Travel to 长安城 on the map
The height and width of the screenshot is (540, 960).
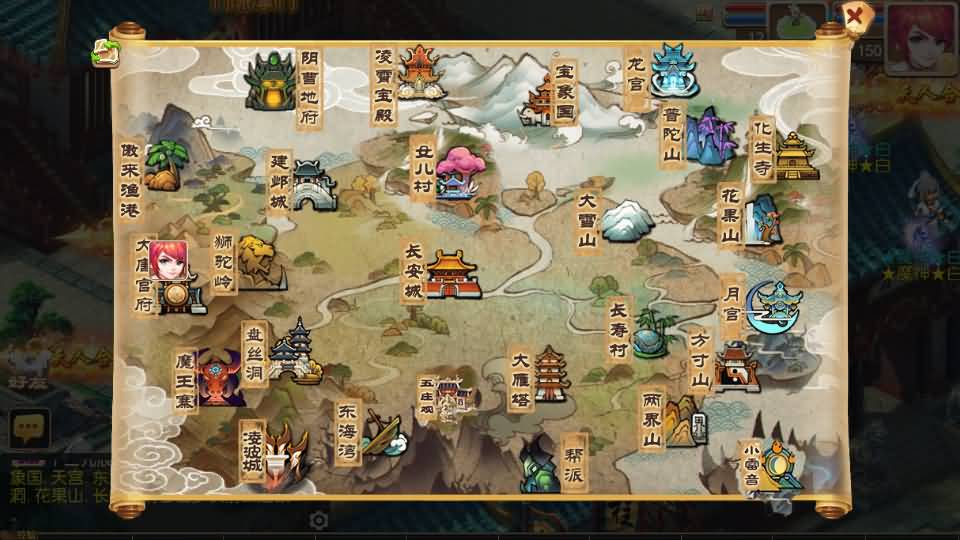click(452, 273)
